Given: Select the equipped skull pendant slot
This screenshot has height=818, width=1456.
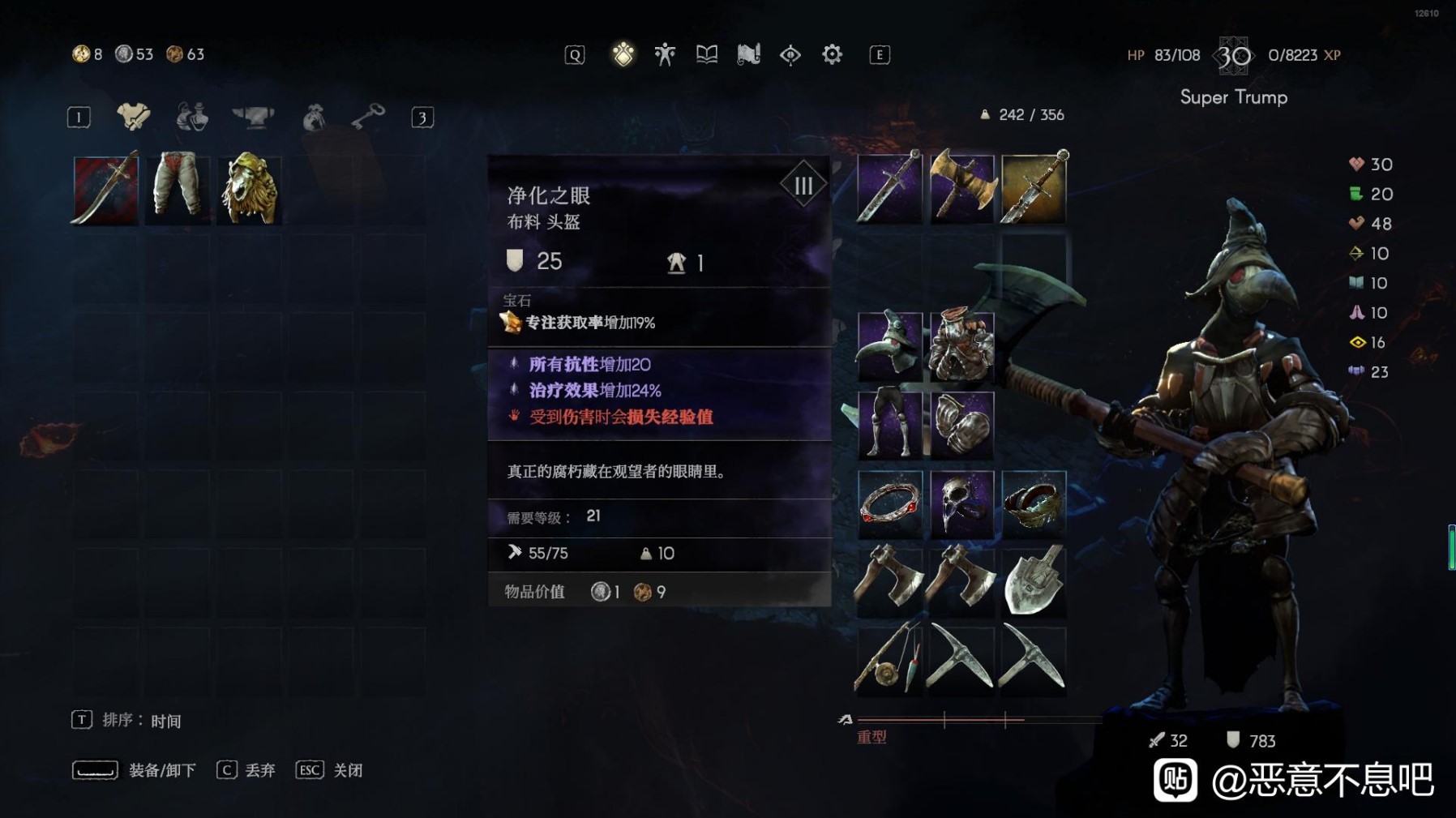Looking at the screenshot, I should [x=963, y=503].
